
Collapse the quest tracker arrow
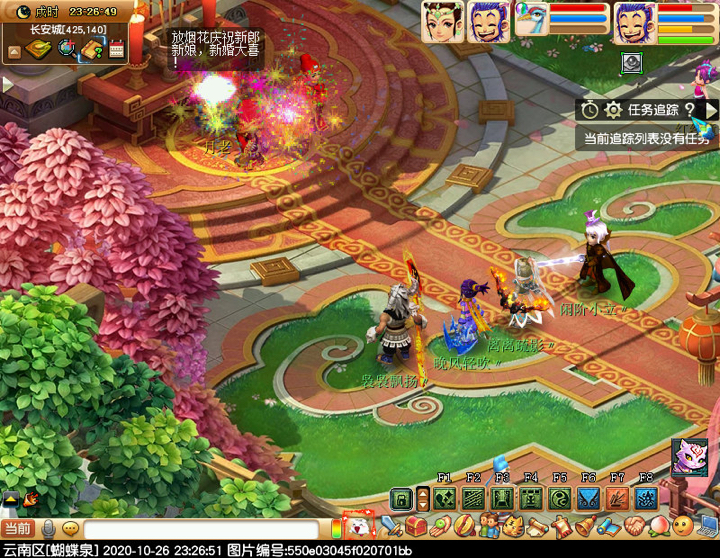[x=712, y=110]
